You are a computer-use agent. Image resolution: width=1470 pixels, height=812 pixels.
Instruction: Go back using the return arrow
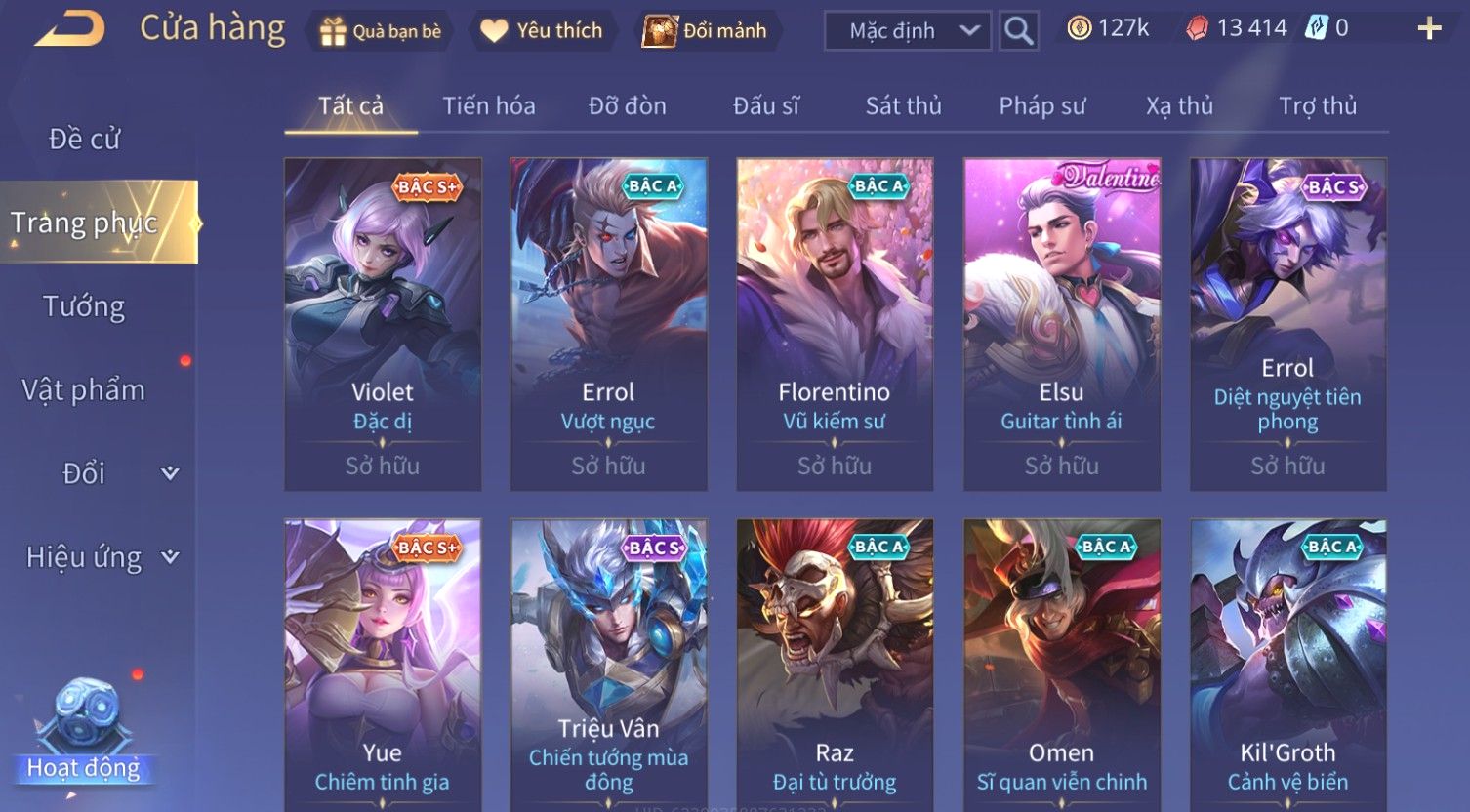pos(70,29)
